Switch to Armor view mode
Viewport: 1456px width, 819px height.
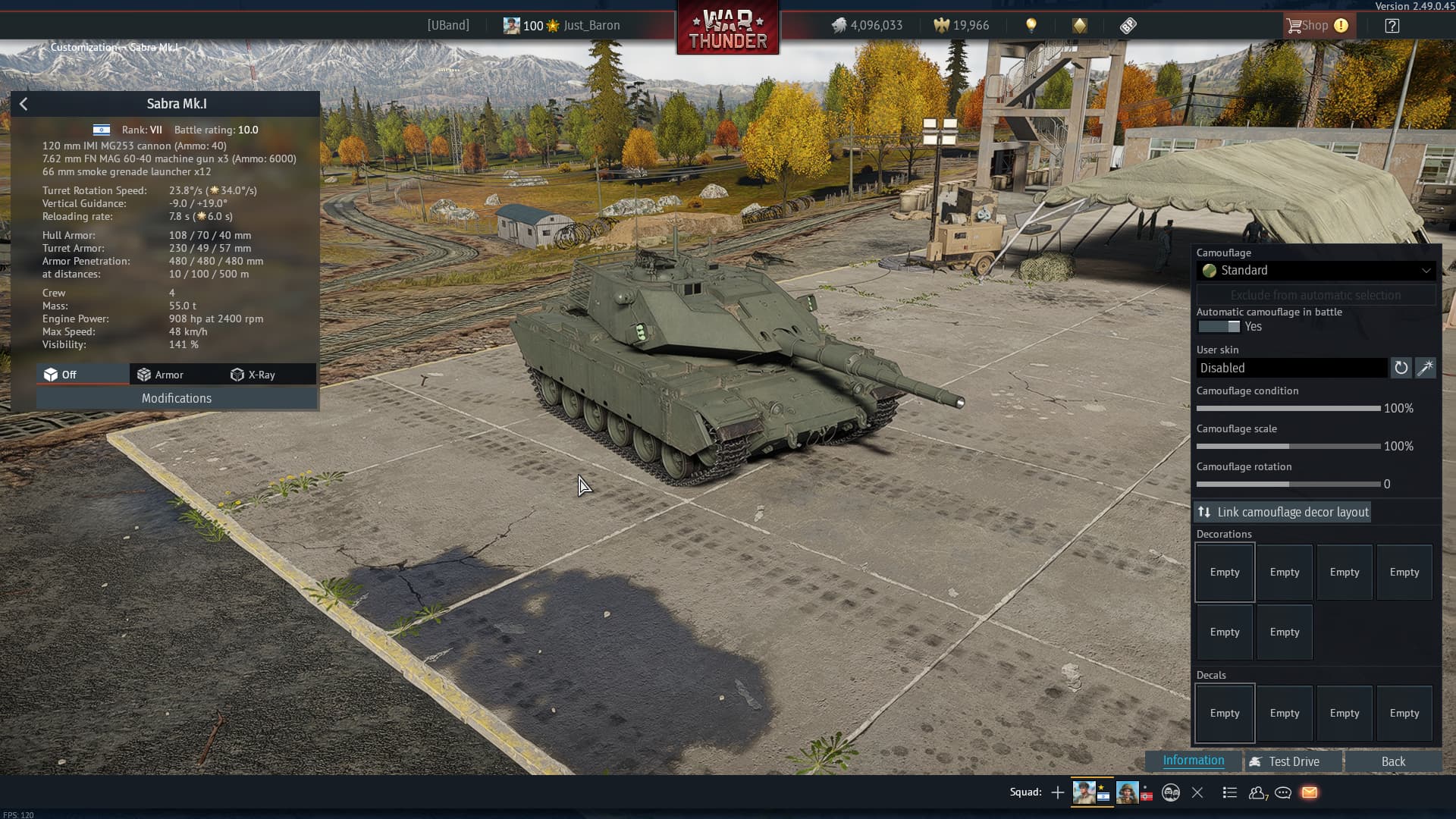160,375
